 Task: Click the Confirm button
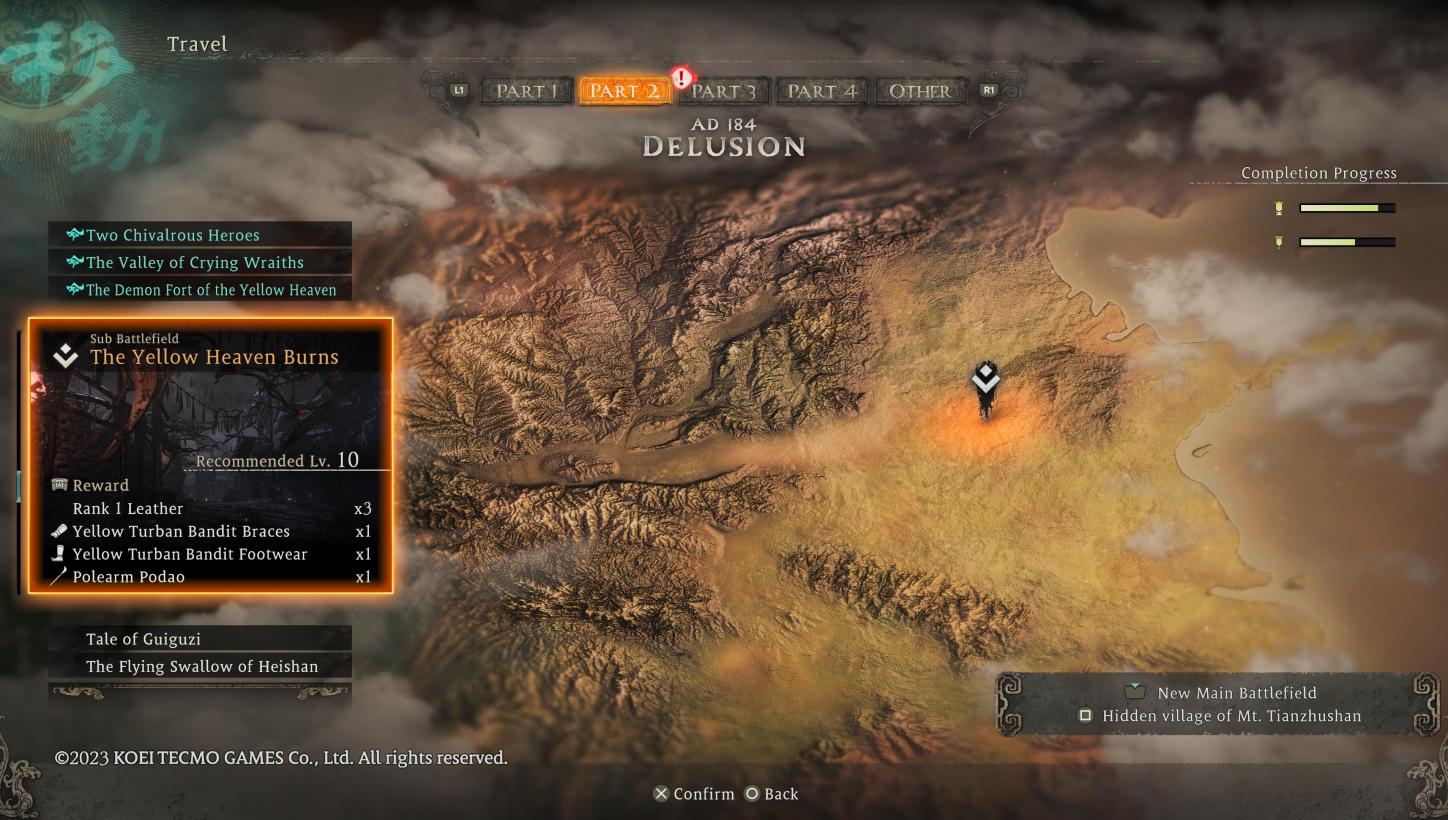[697, 794]
